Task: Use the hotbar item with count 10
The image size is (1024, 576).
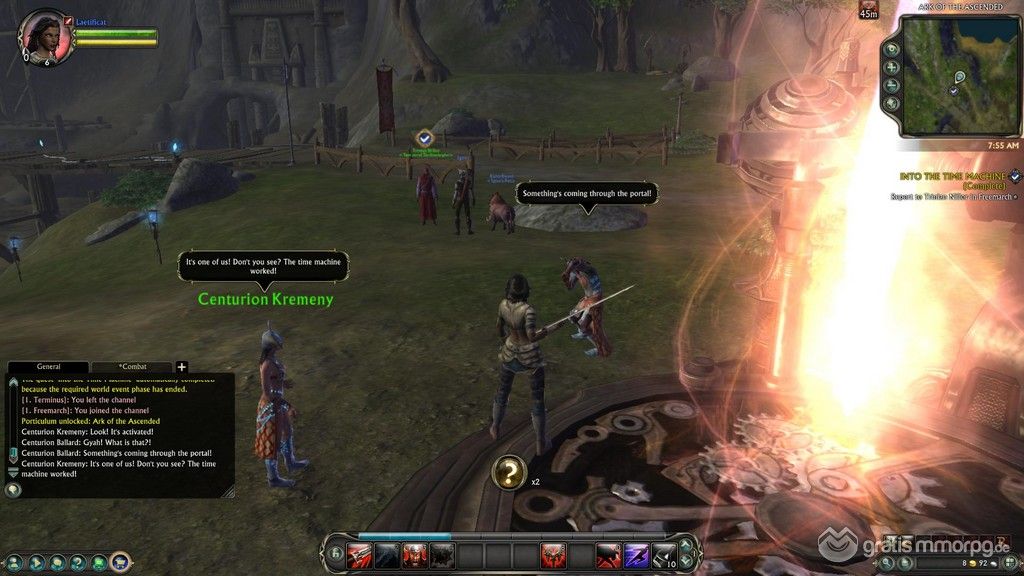Action: (x=664, y=557)
